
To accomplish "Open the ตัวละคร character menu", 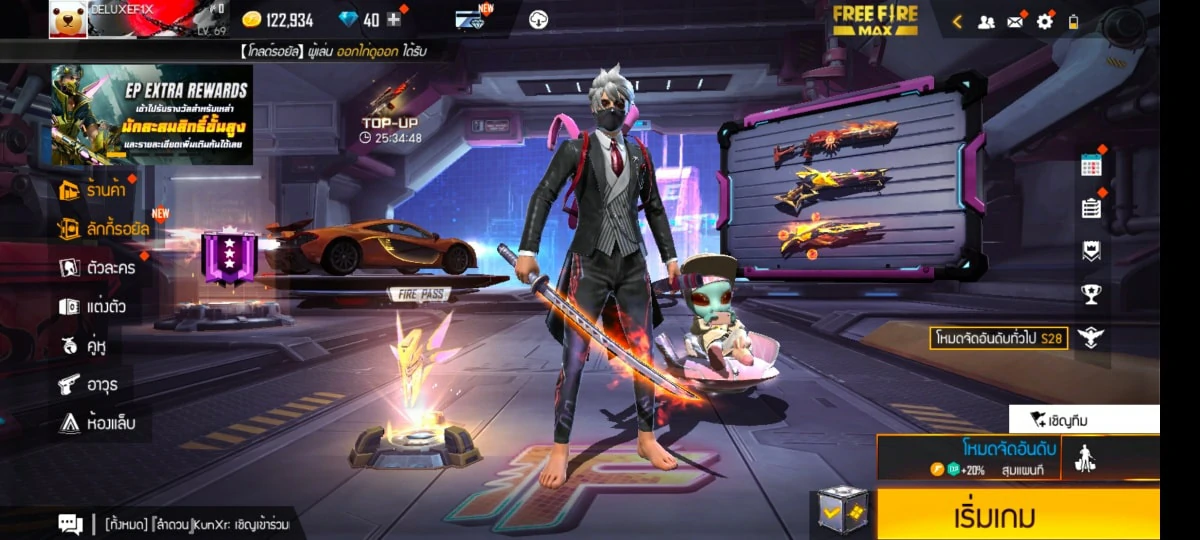I will click(x=98, y=267).
